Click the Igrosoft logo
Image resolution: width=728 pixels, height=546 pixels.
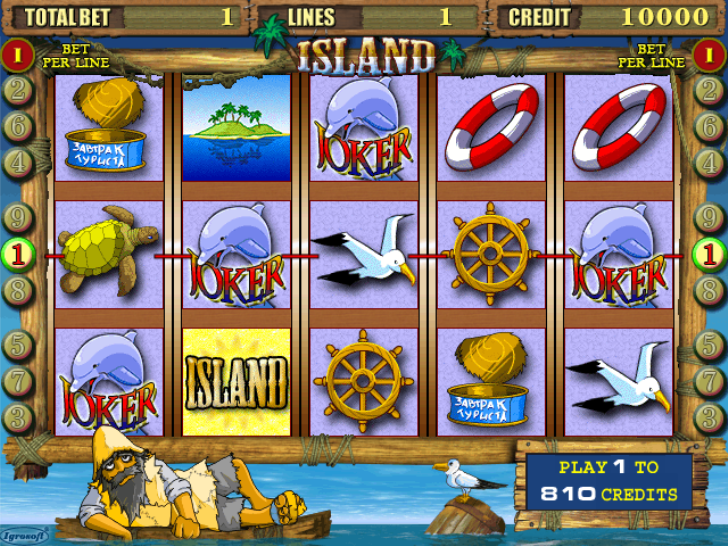22,536
